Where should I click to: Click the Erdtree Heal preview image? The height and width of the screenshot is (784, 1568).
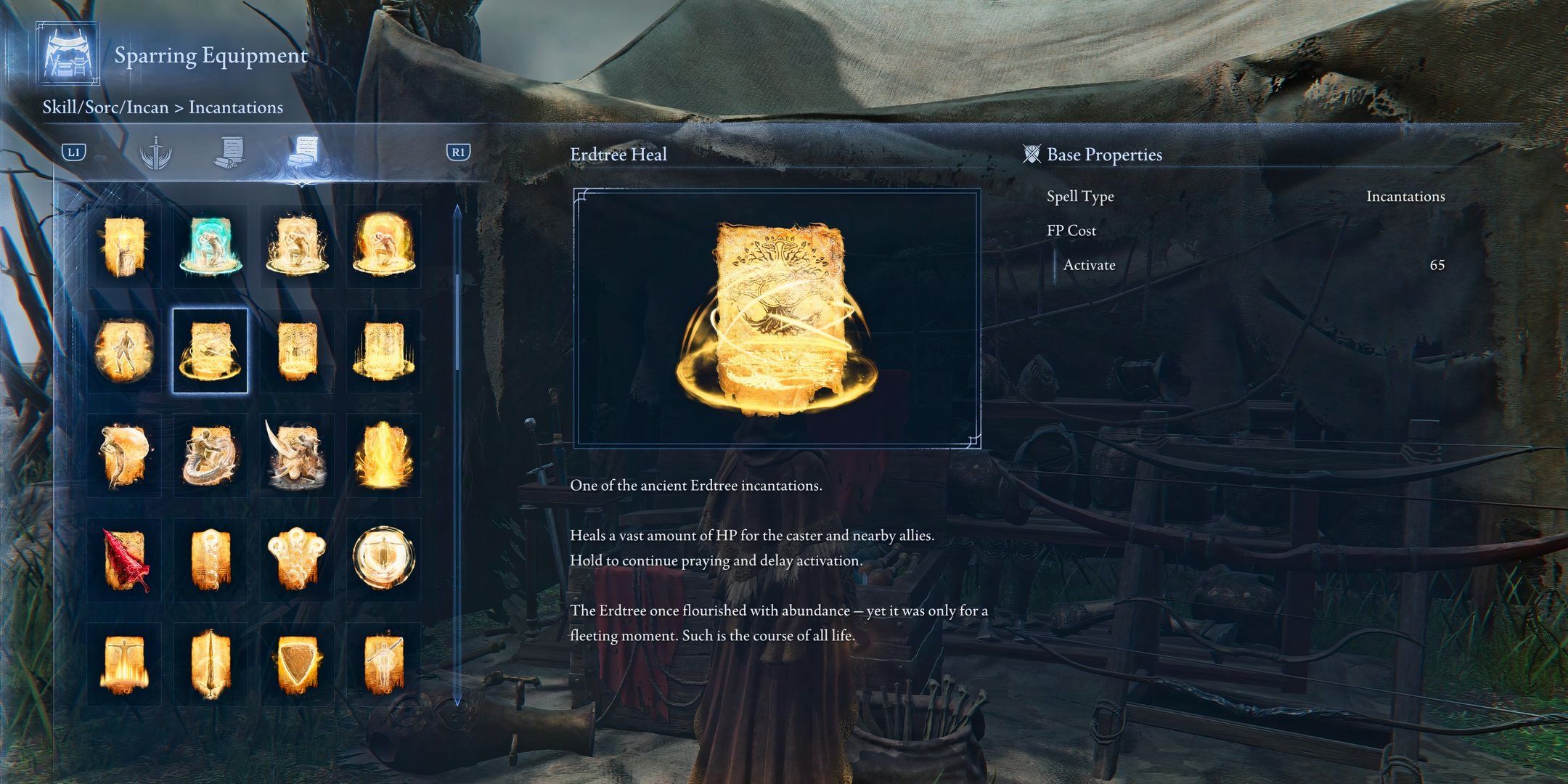(777, 318)
